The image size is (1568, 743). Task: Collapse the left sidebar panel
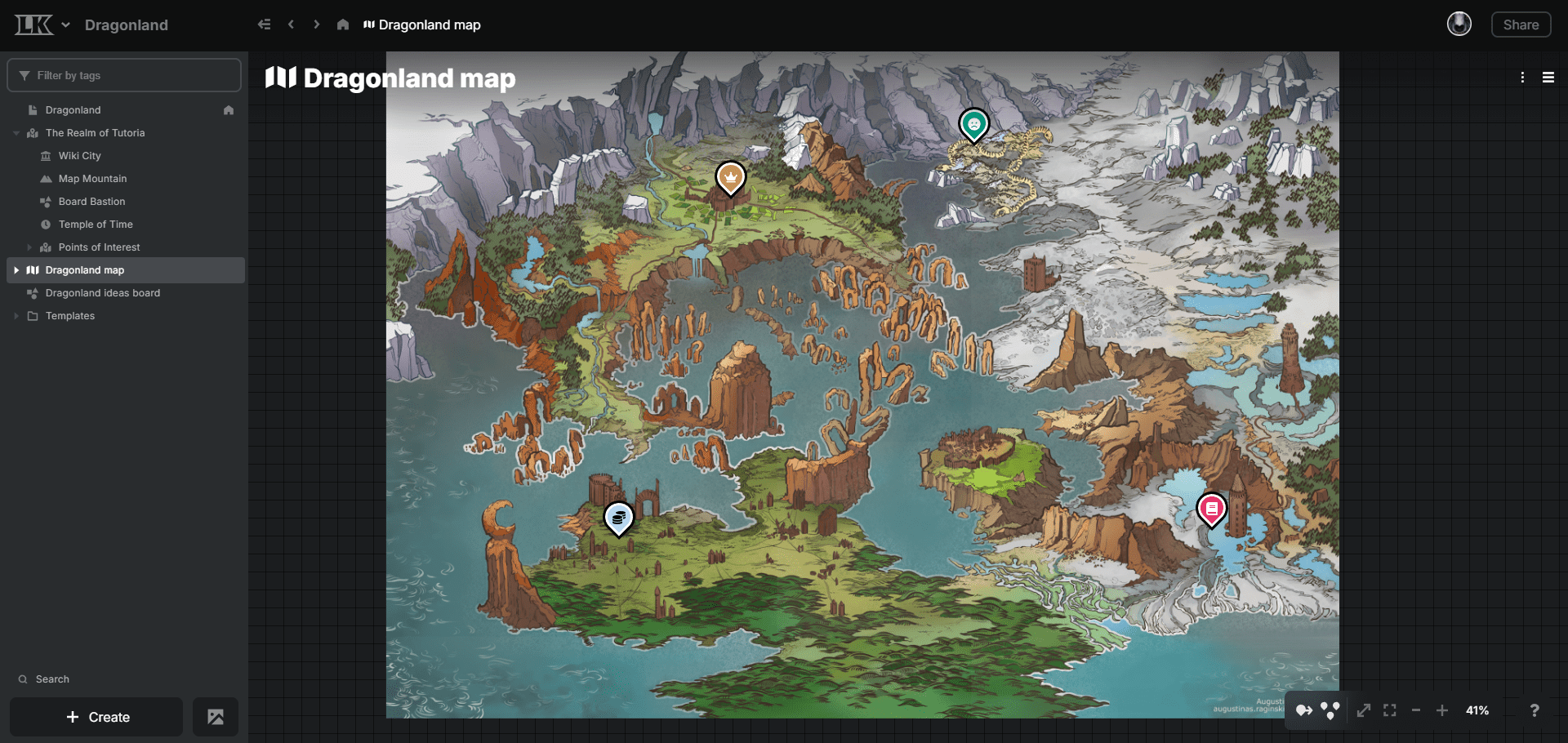tap(264, 24)
